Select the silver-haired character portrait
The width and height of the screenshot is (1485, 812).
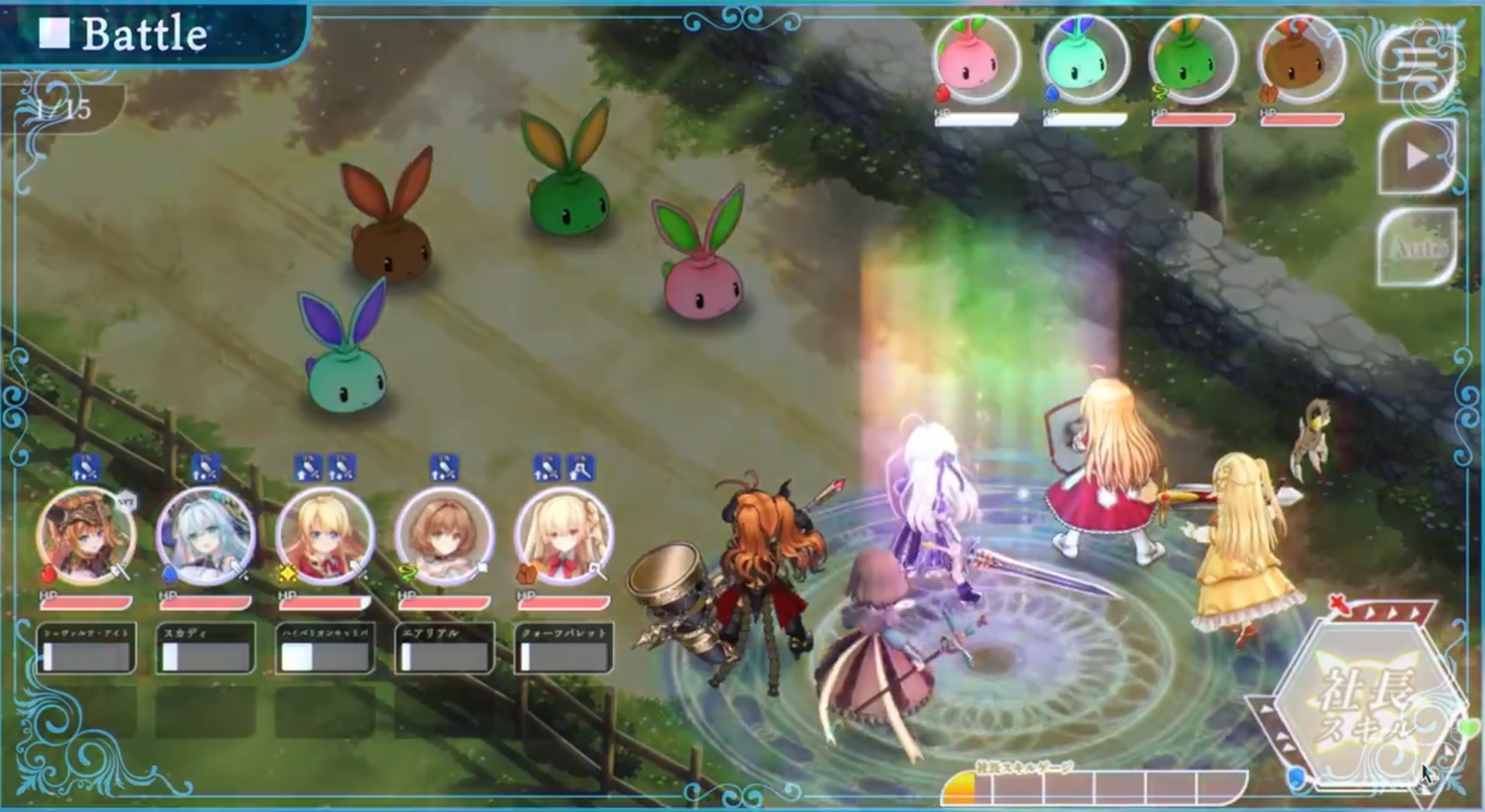click(x=205, y=535)
